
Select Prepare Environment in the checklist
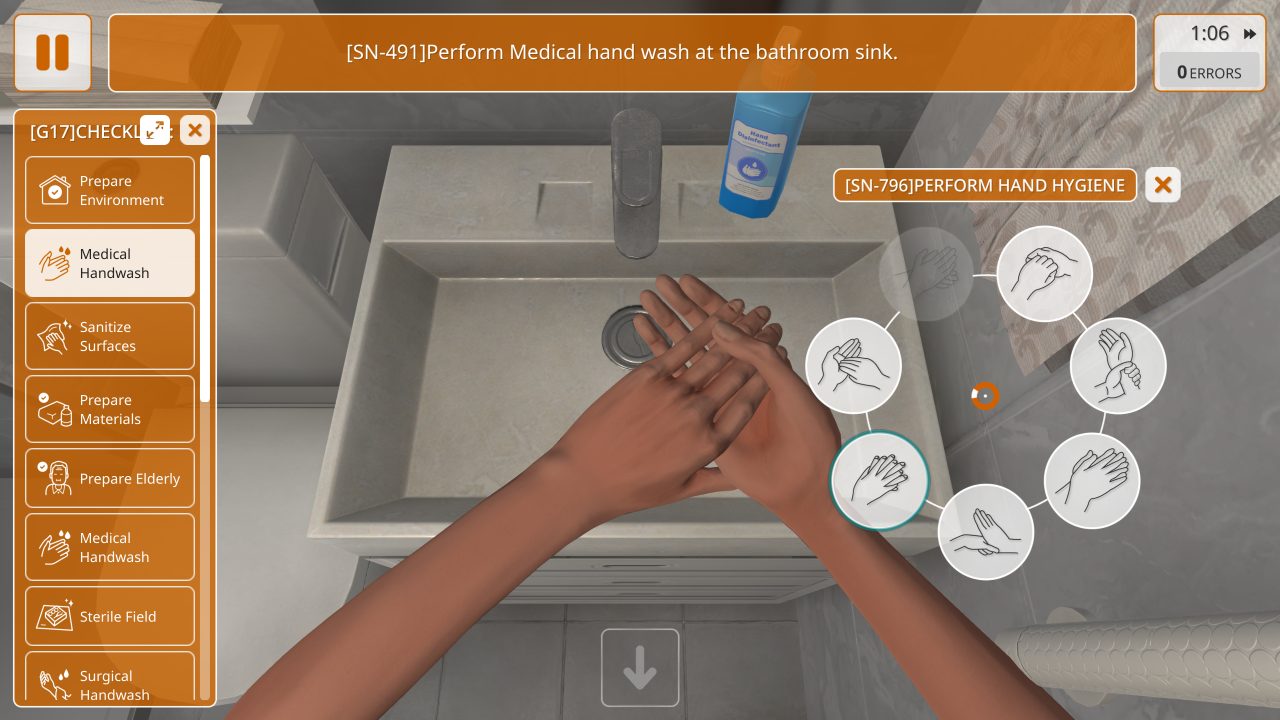(110, 190)
